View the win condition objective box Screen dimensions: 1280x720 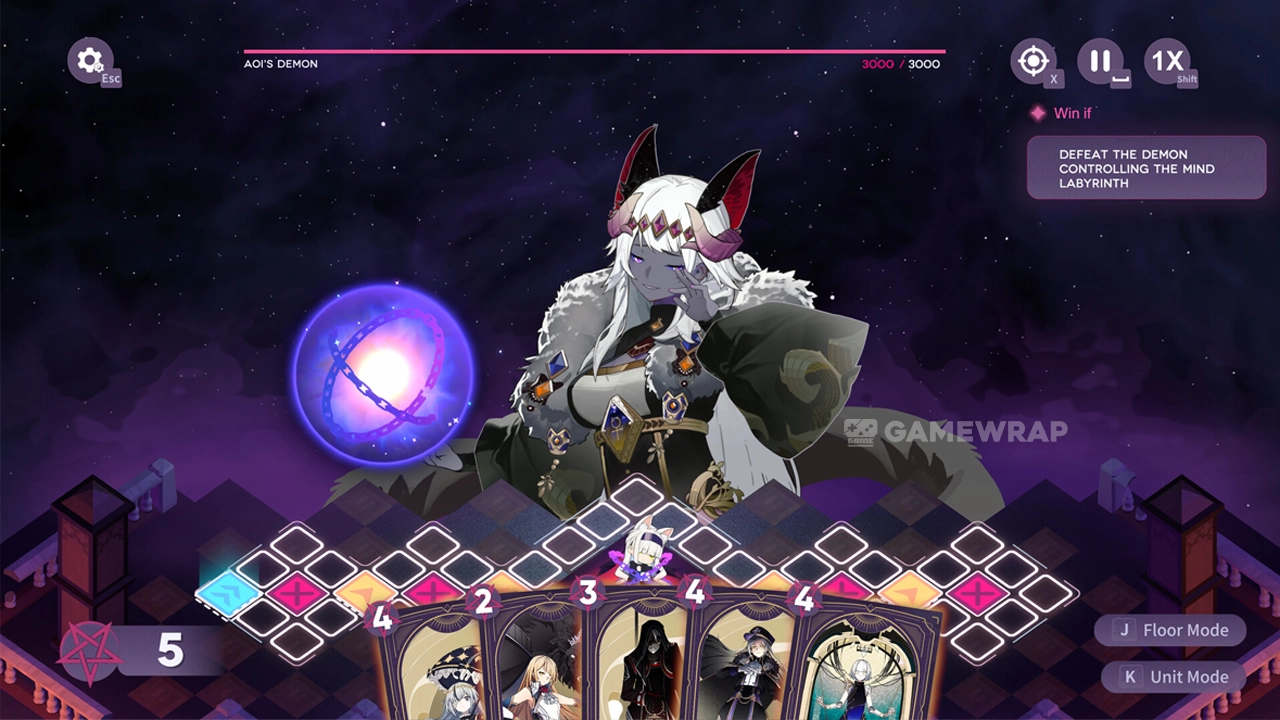(1146, 168)
